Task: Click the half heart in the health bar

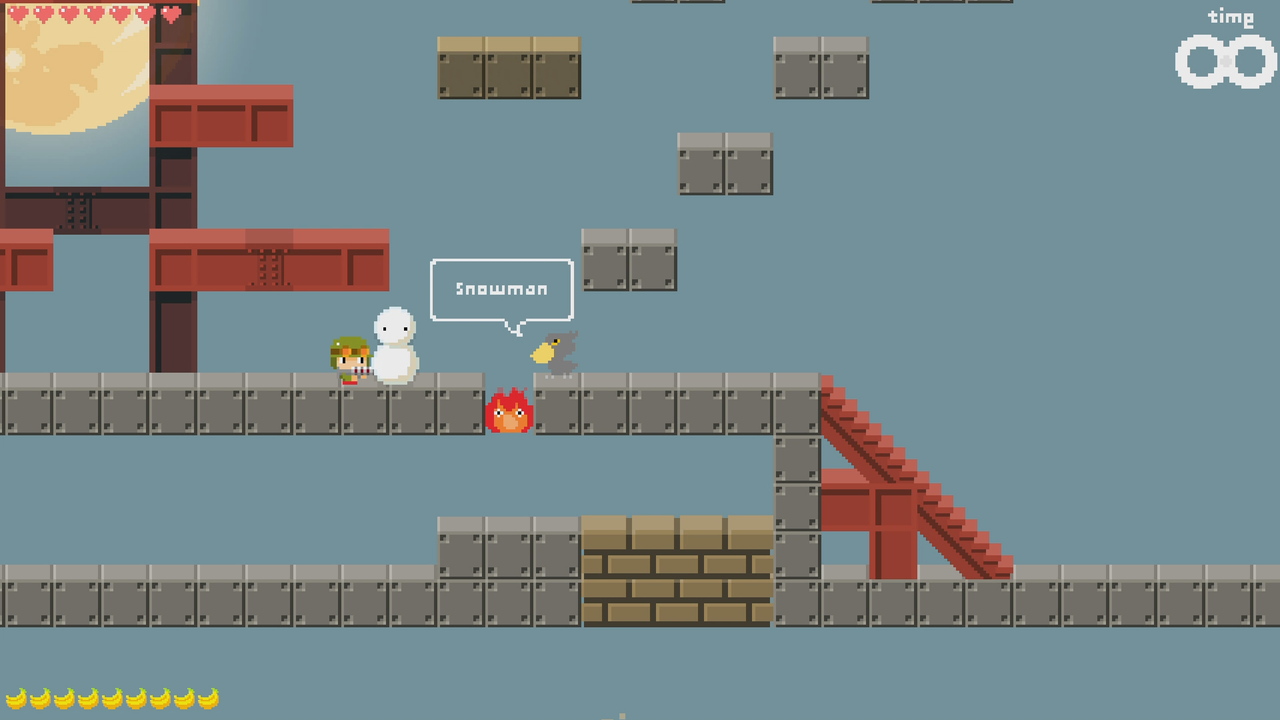Action: [x=145, y=13]
